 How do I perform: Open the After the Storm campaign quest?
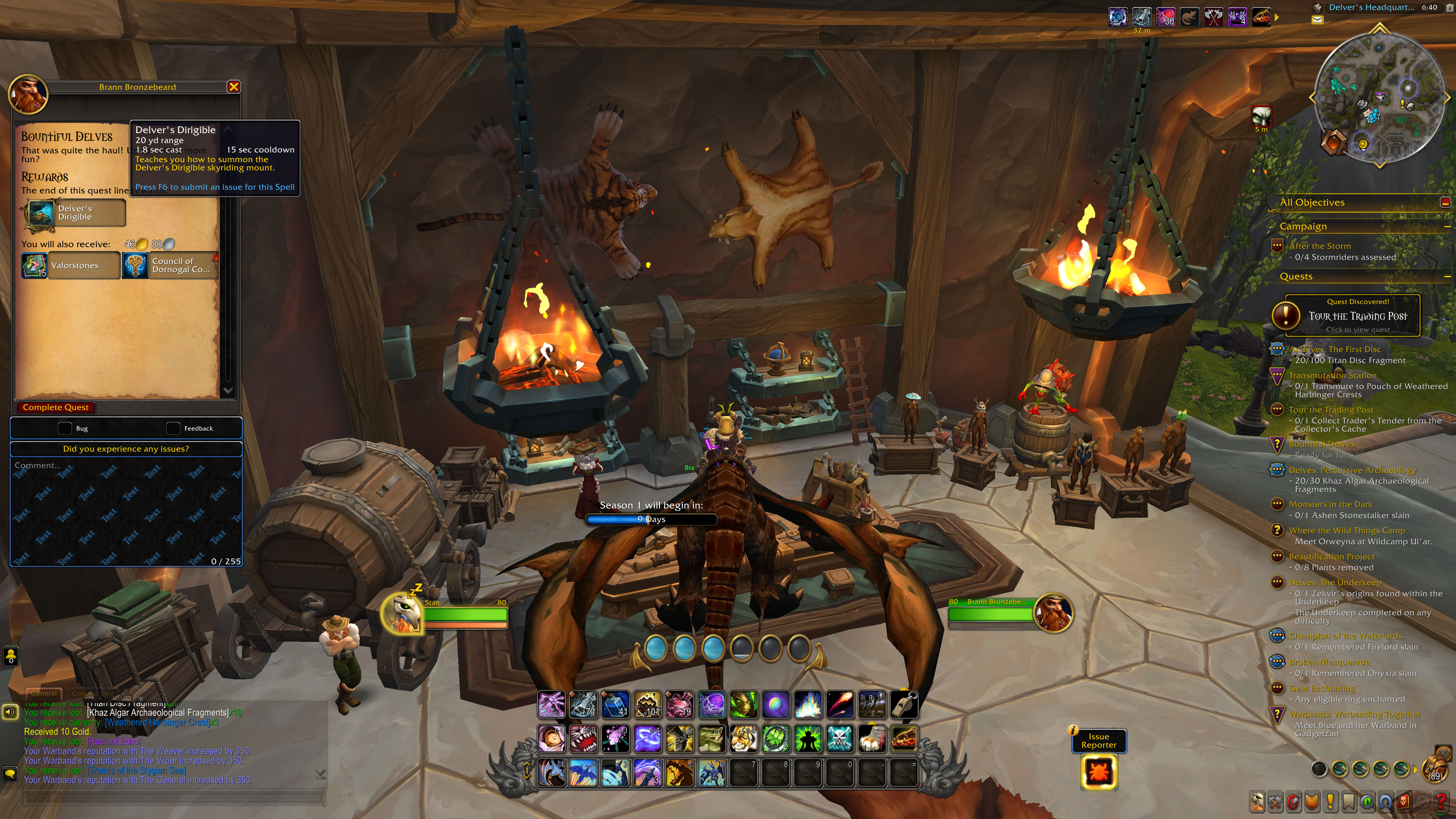pyautogui.click(x=1319, y=246)
